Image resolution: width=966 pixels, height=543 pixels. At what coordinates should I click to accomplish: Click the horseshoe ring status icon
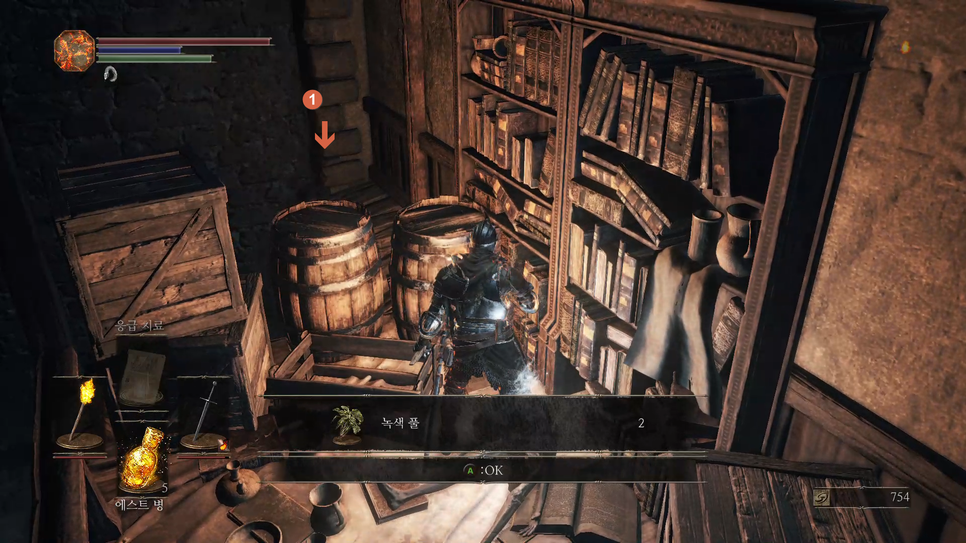click(110, 74)
